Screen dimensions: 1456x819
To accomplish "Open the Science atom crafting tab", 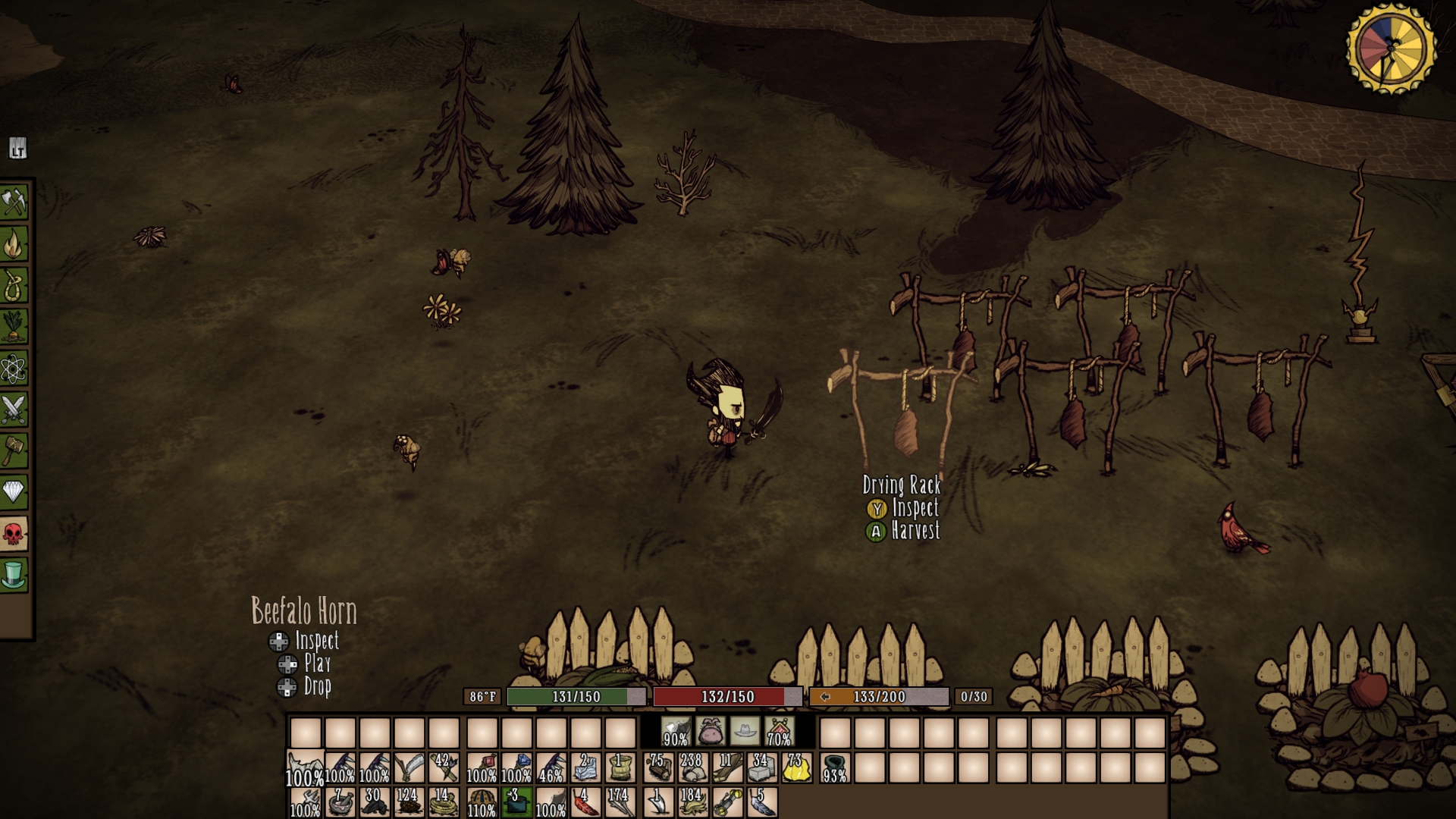I will [x=14, y=369].
